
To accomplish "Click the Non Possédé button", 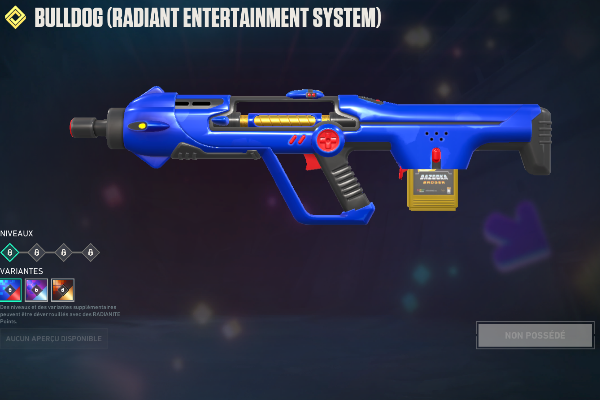I will pos(535,335).
